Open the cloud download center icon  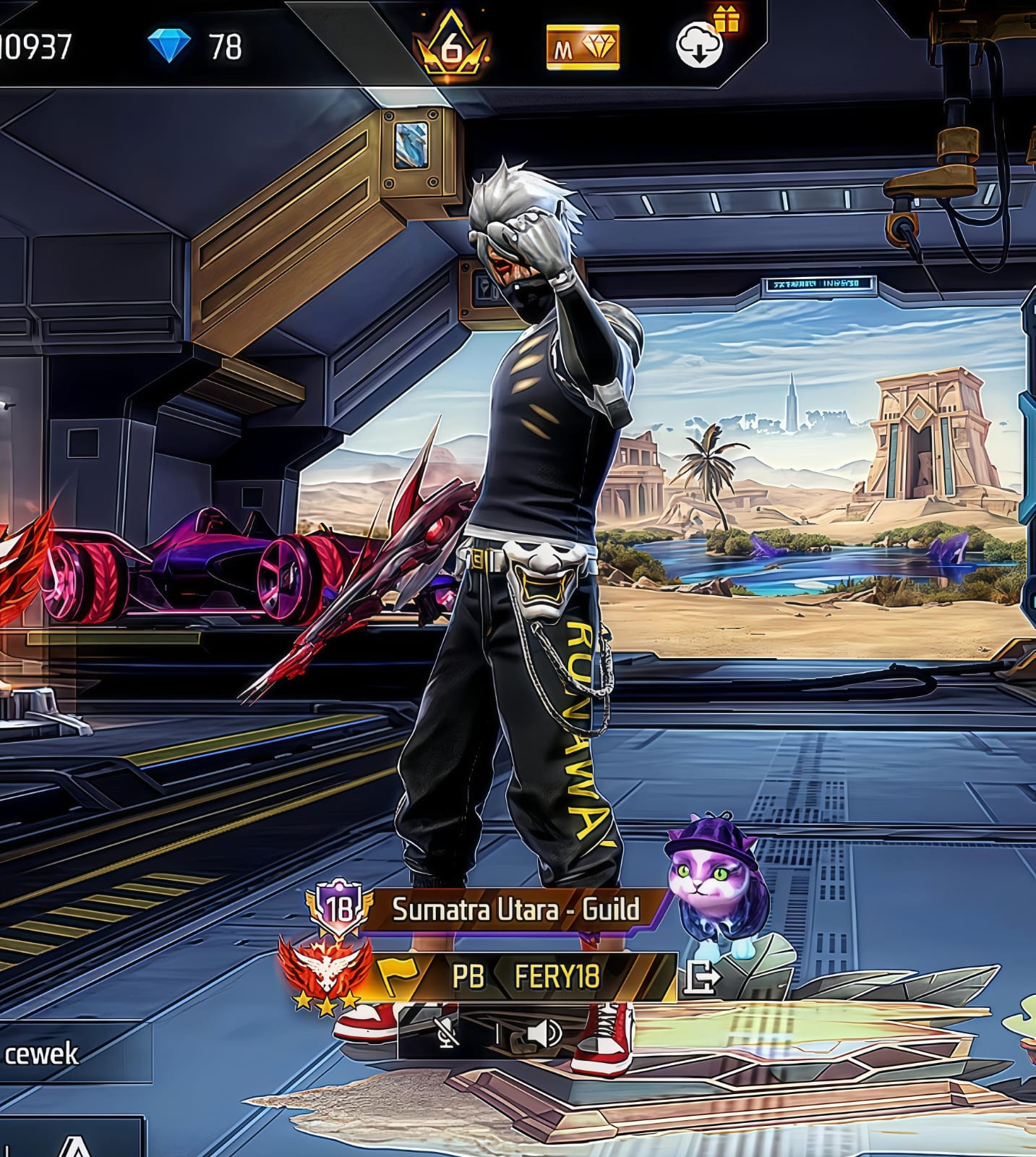701,46
